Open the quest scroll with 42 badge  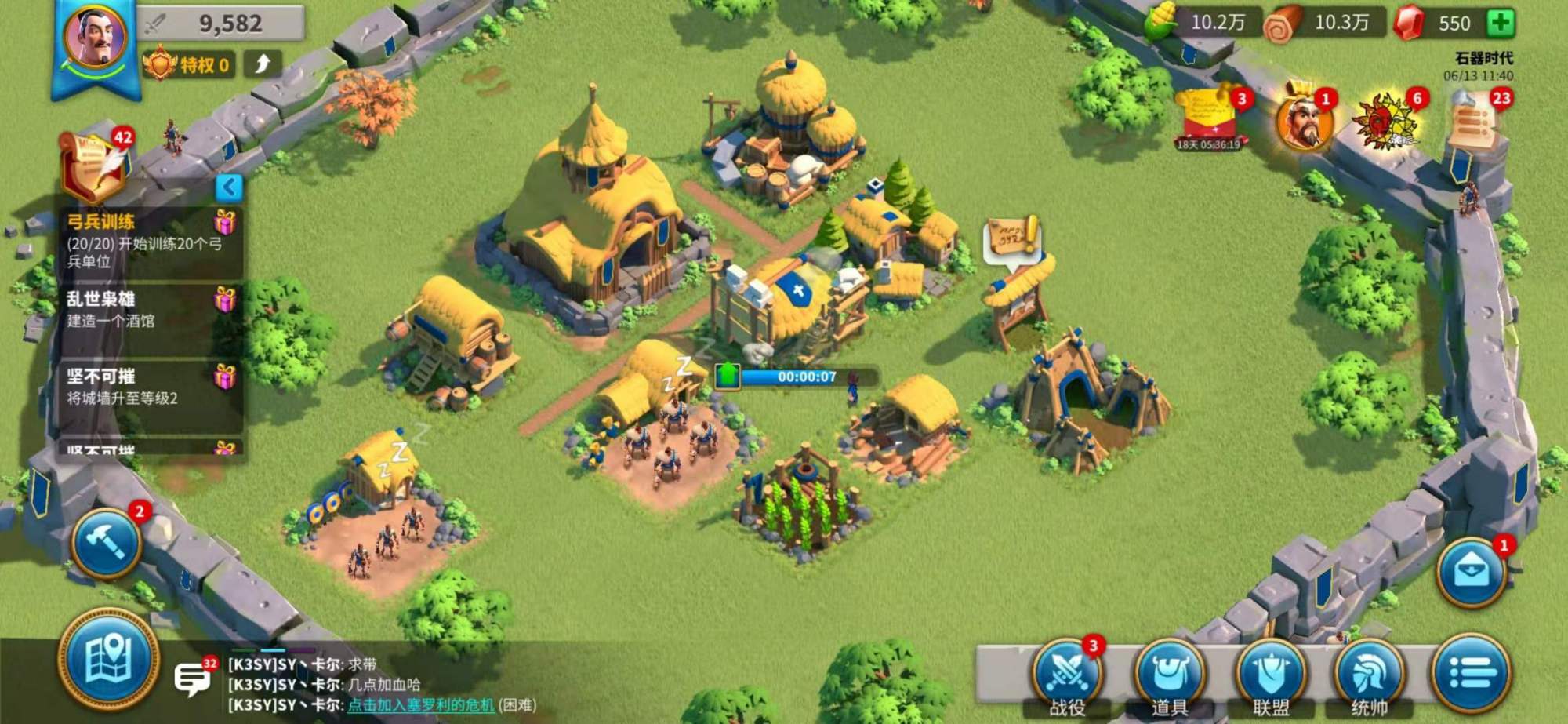point(94,166)
